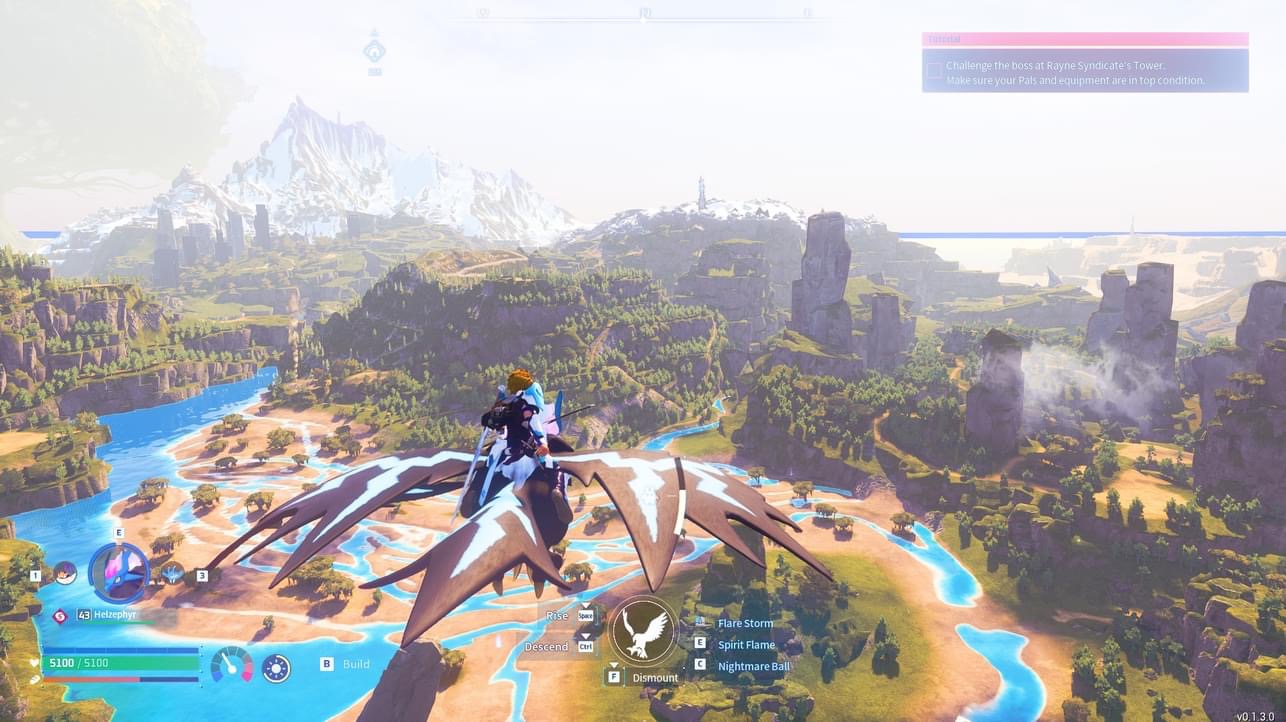Cast the Nightmare Ball skill
Image resolution: width=1286 pixels, height=722 pixels.
[753, 666]
